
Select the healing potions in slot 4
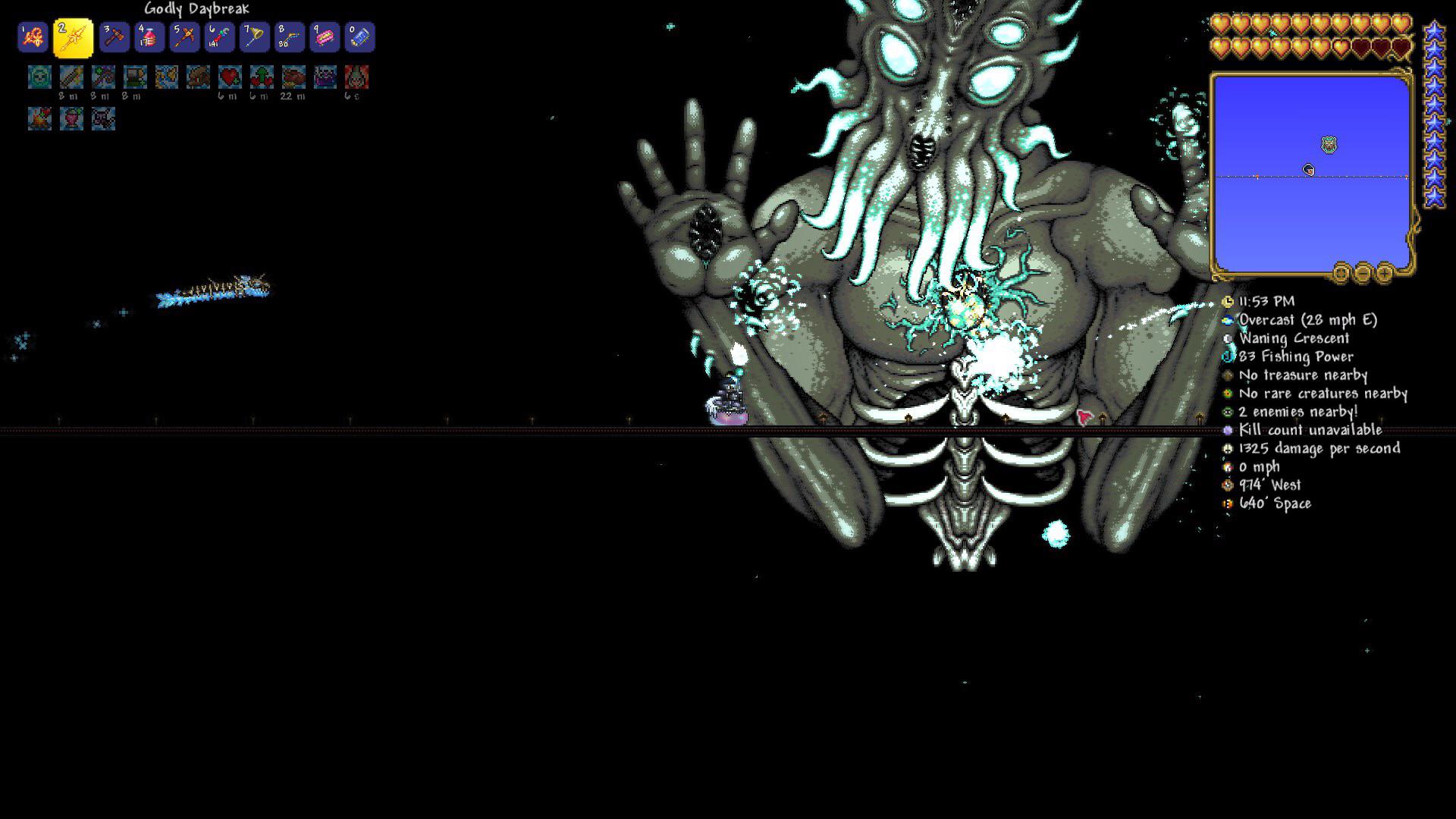point(149,36)
